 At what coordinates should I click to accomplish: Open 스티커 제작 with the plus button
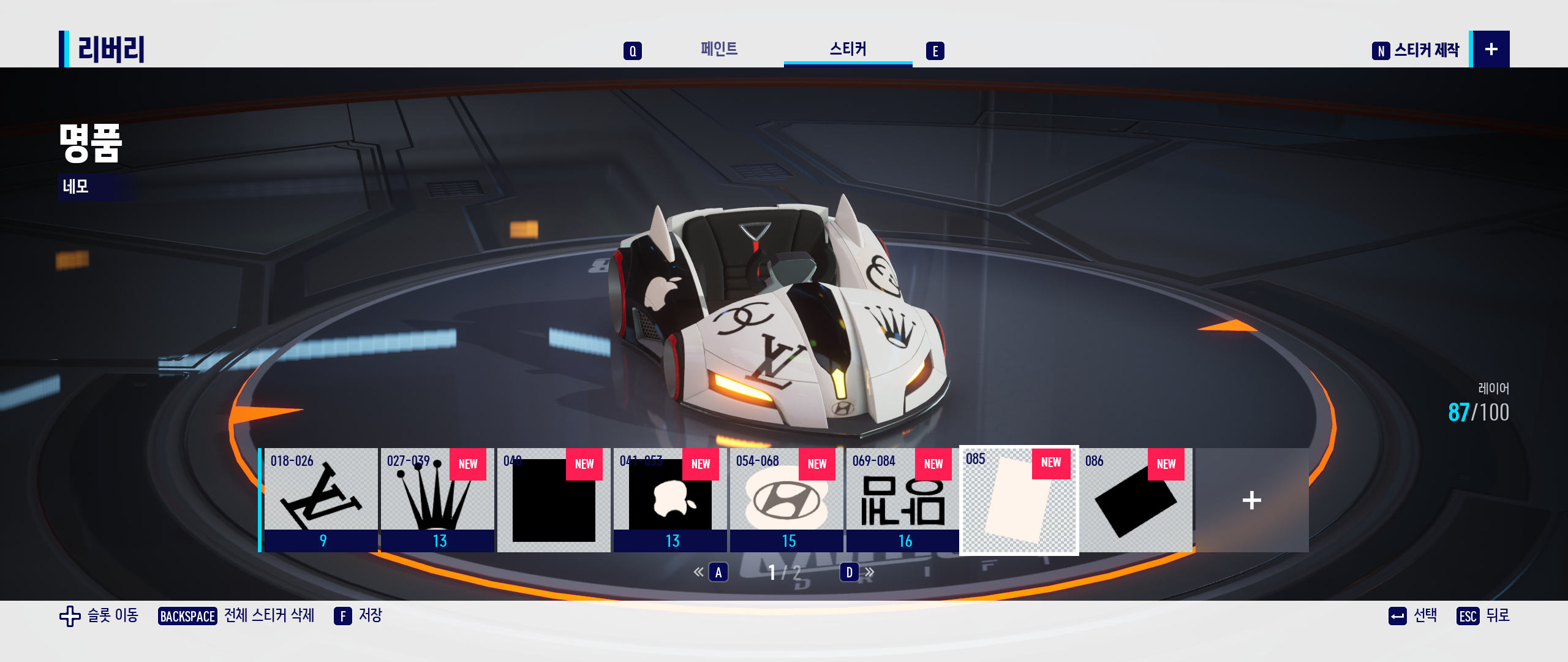(1491, 49)
